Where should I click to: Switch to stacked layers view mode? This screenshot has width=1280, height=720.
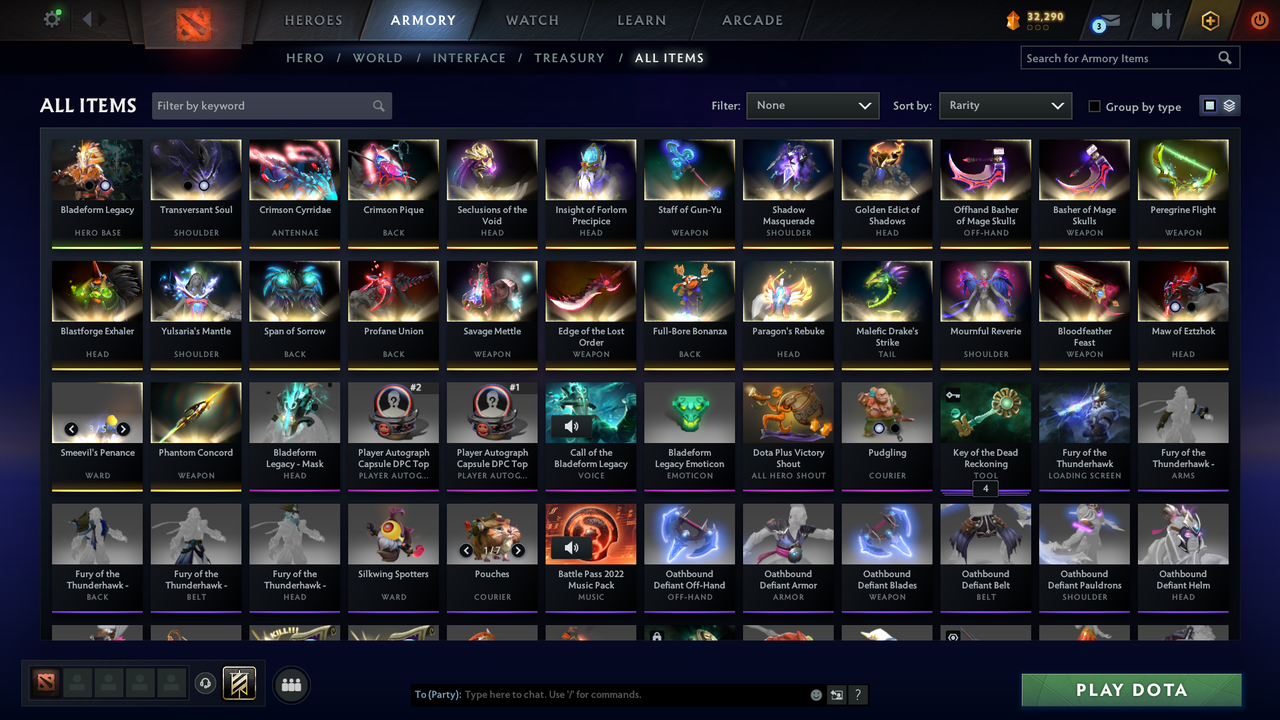[x=1228, y=105]
